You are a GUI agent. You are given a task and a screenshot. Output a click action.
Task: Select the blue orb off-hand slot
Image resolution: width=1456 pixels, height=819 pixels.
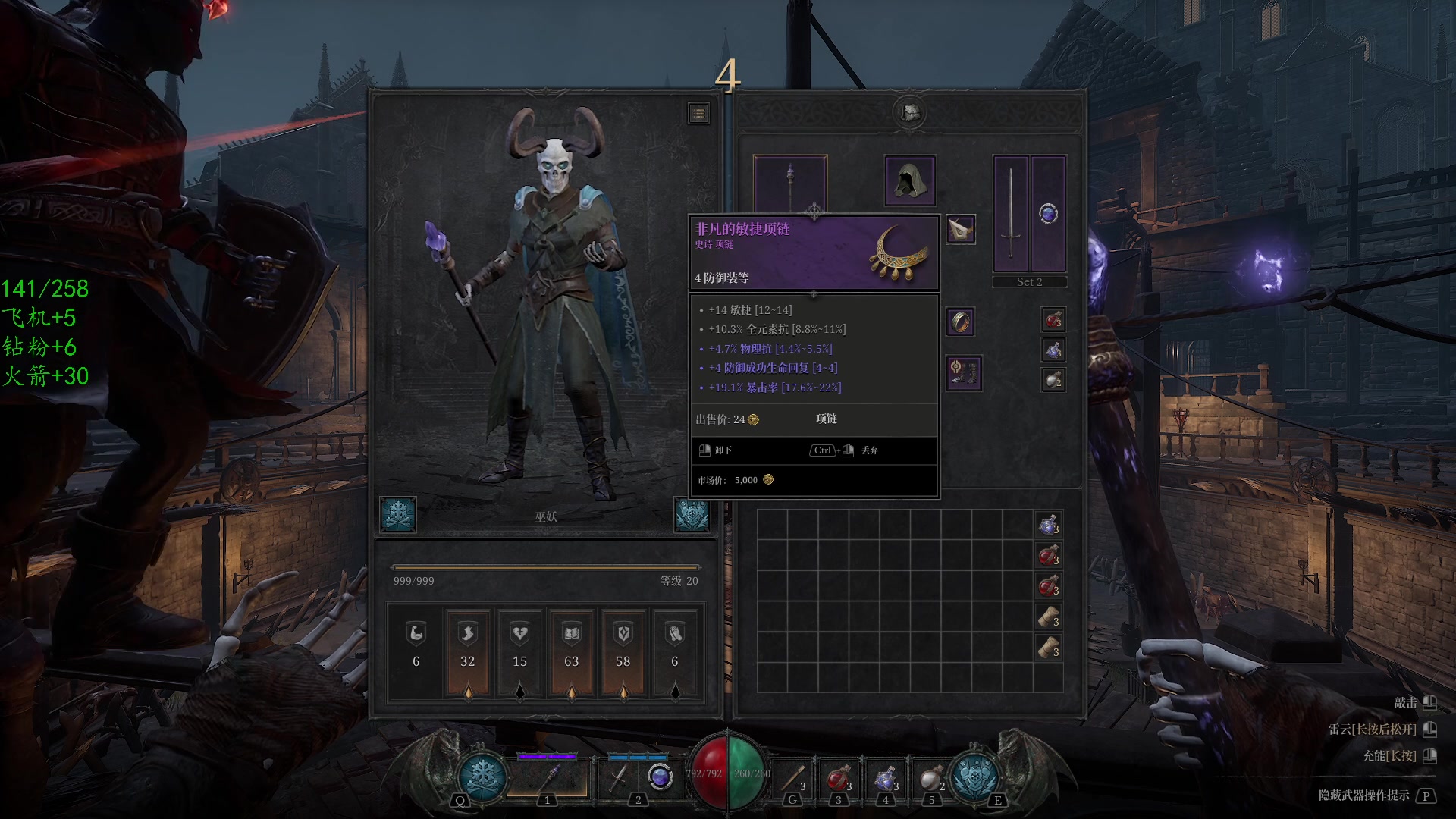coord(1048,213)
